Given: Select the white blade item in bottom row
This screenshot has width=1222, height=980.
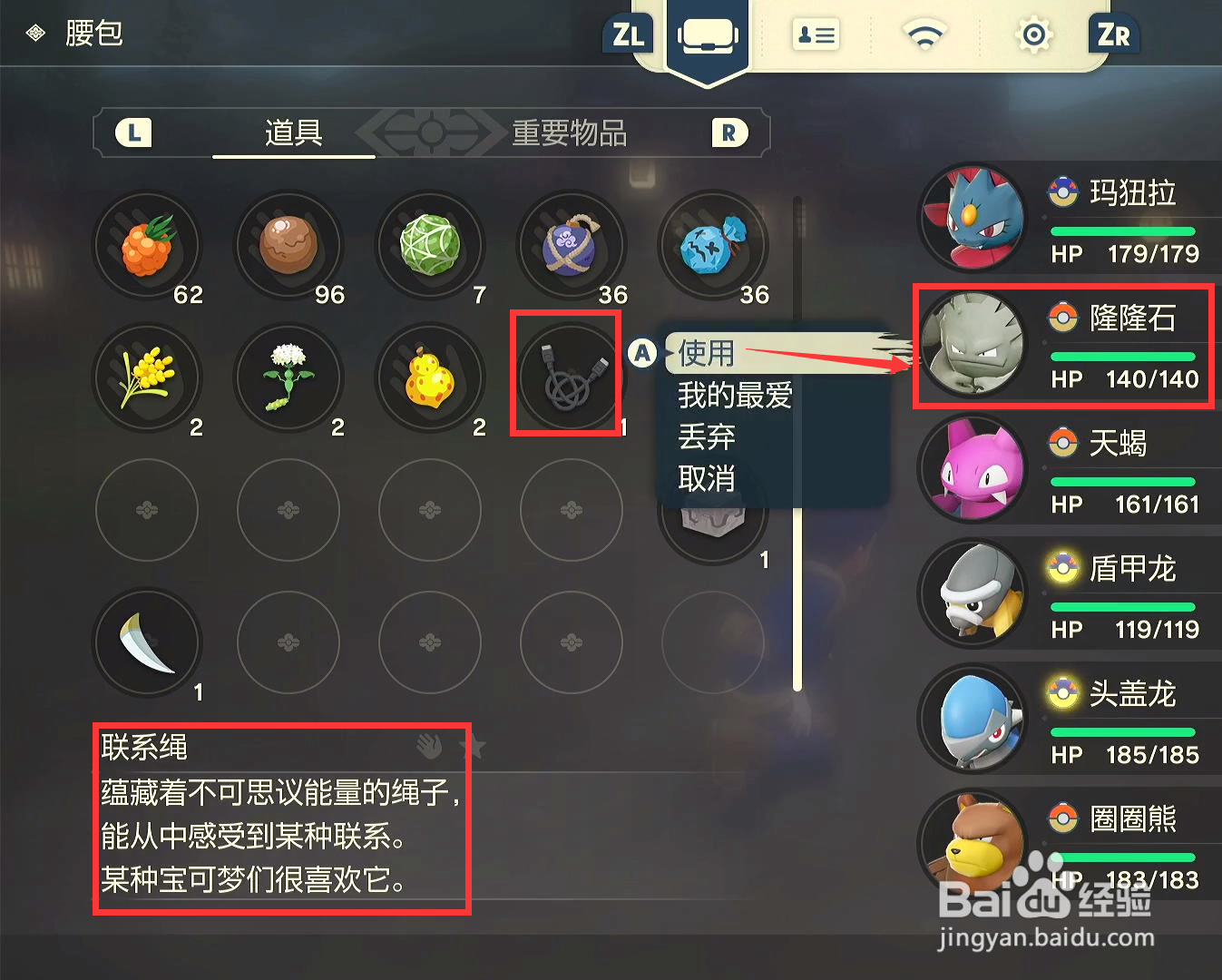Looking at the screenshot, I should pos(146,640).
